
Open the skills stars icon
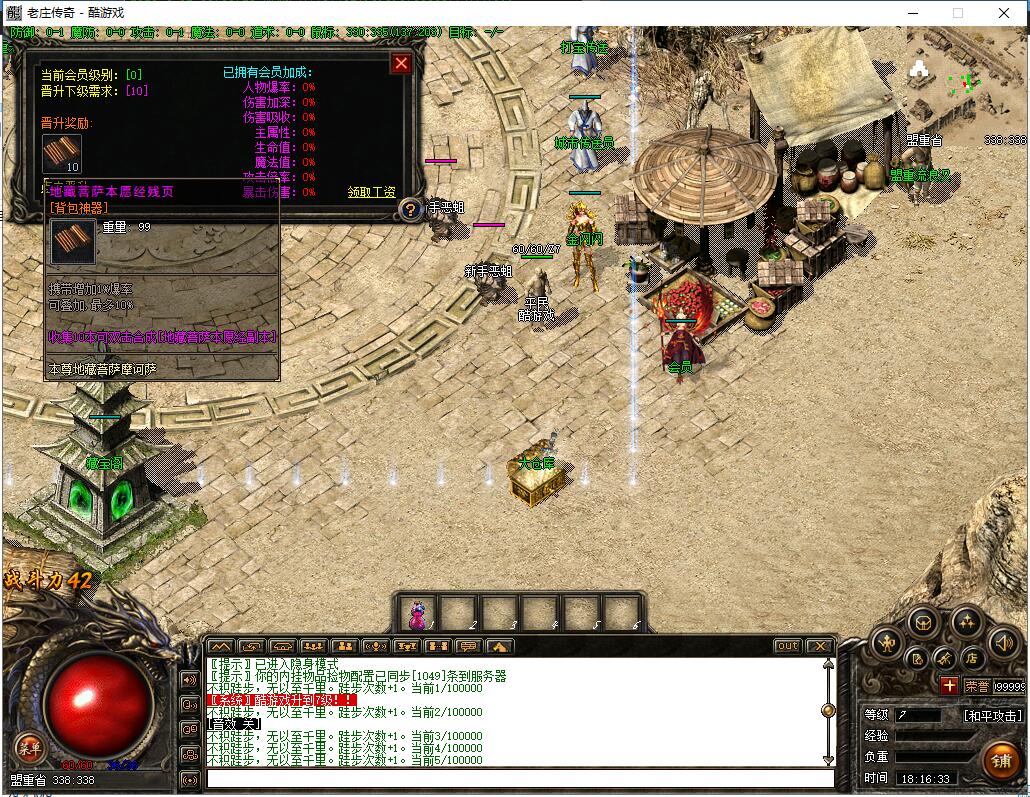966,621
